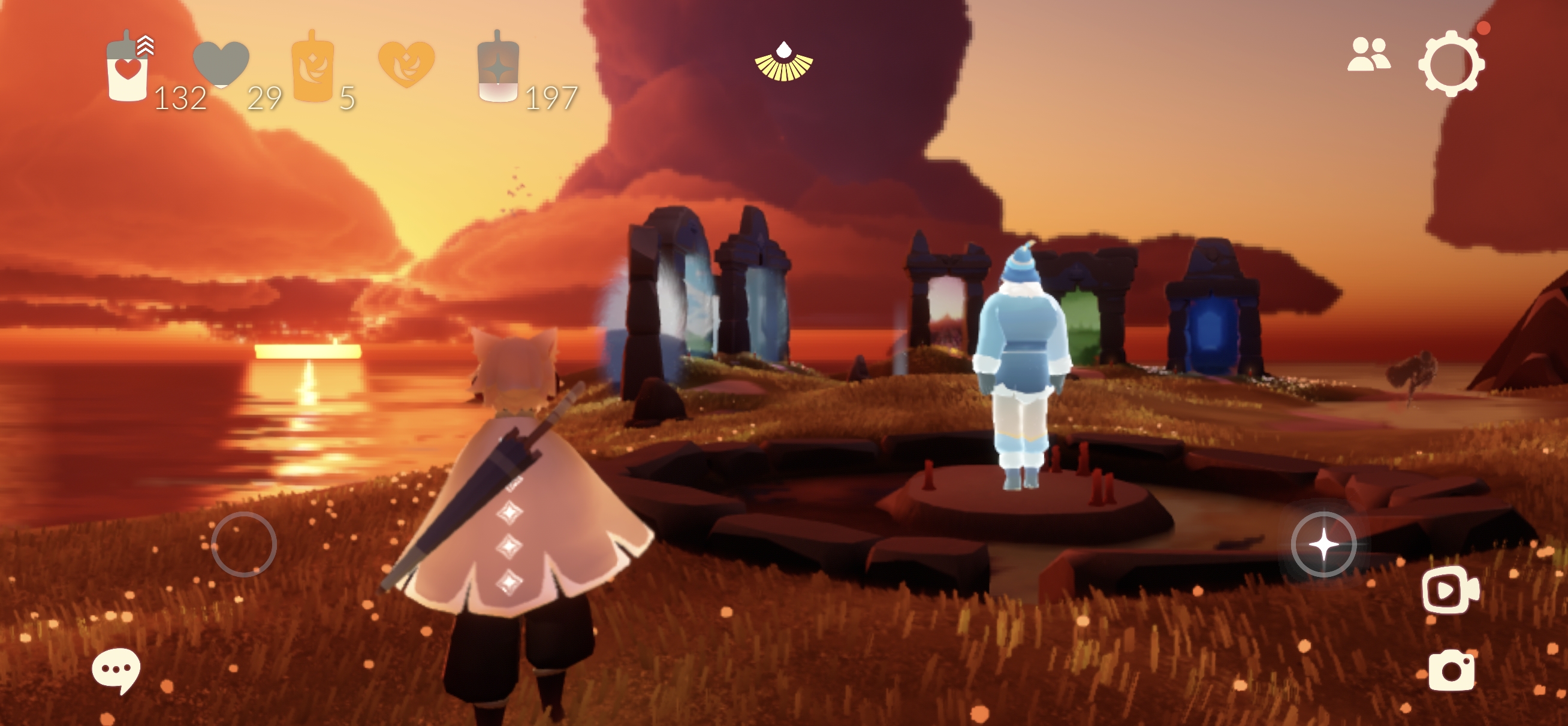Open the friends list icon
This screenshot has width=1568, height=726.
pyautogui.click(x=1368, y=54)
